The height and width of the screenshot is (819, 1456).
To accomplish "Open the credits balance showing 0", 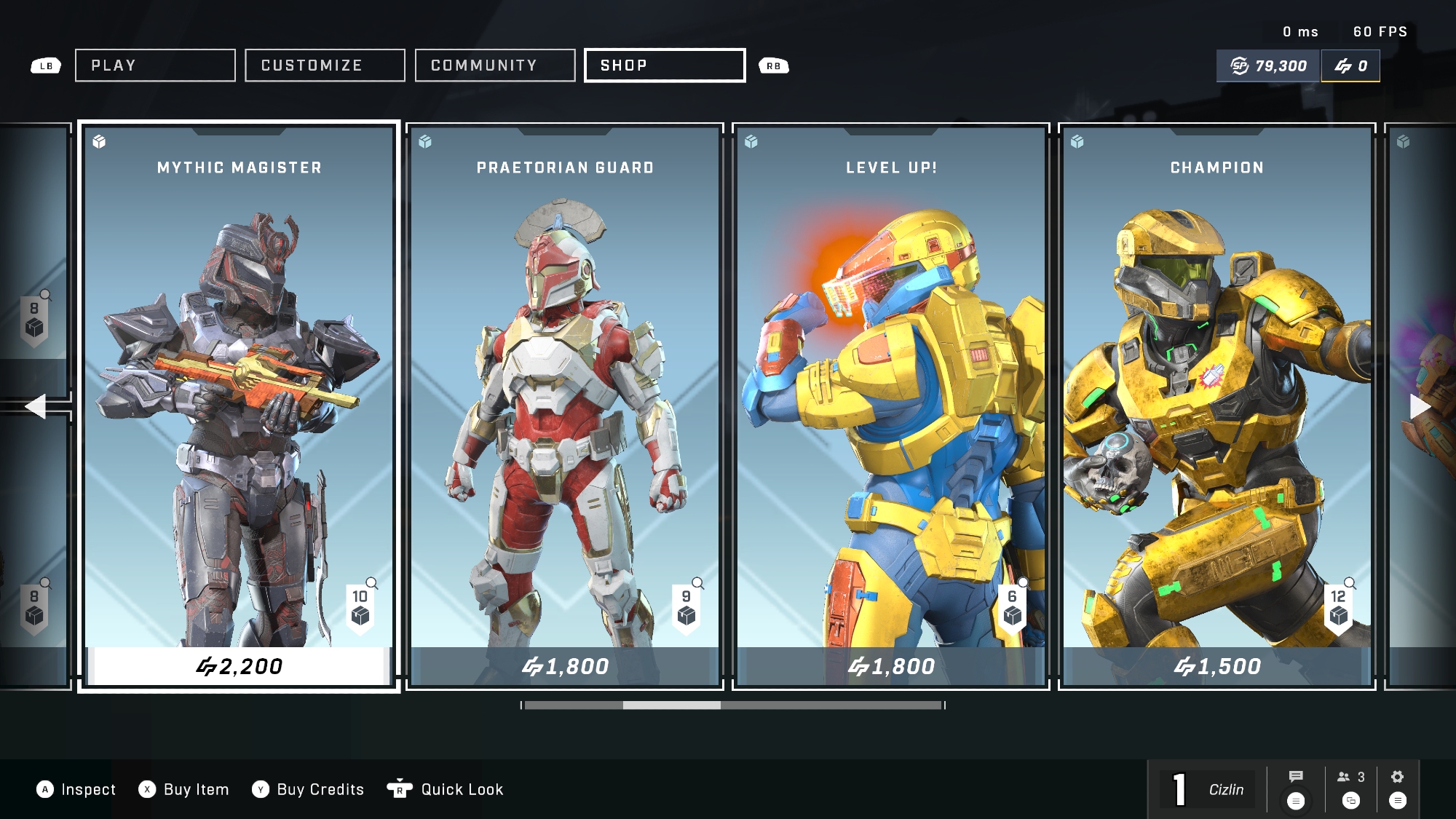I will point(1350,66).
